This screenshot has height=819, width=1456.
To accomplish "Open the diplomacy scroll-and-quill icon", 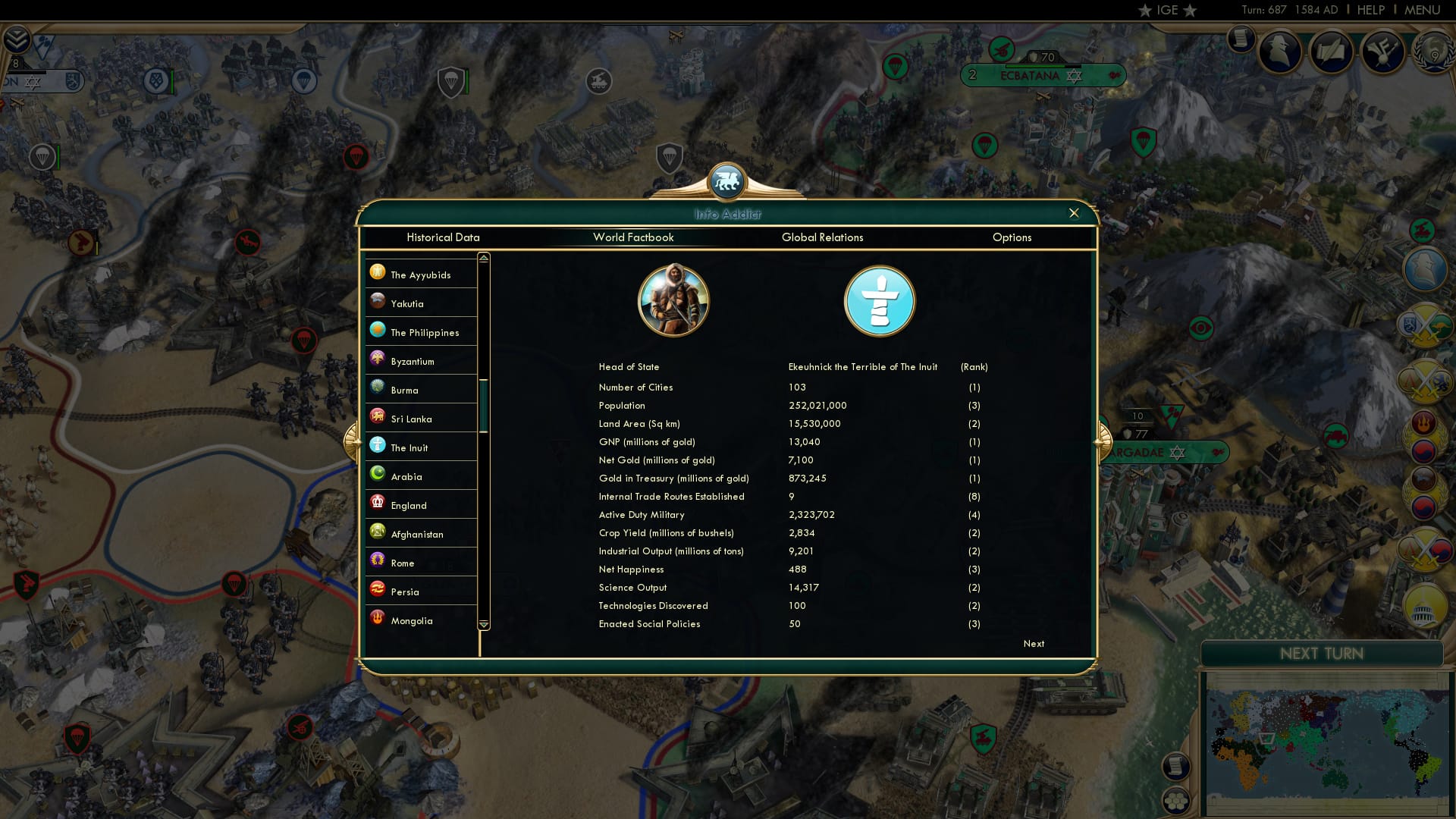I will pyautogui.click(x=1332, y=52).
